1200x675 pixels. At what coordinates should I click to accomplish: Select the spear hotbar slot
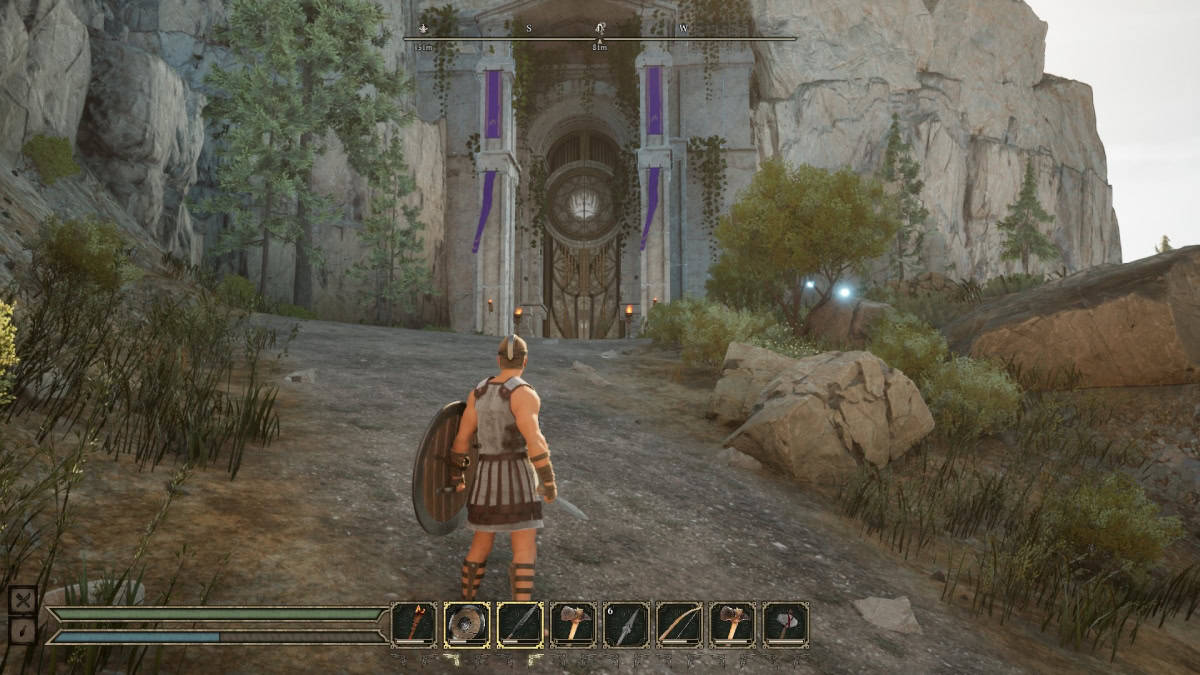519,624
